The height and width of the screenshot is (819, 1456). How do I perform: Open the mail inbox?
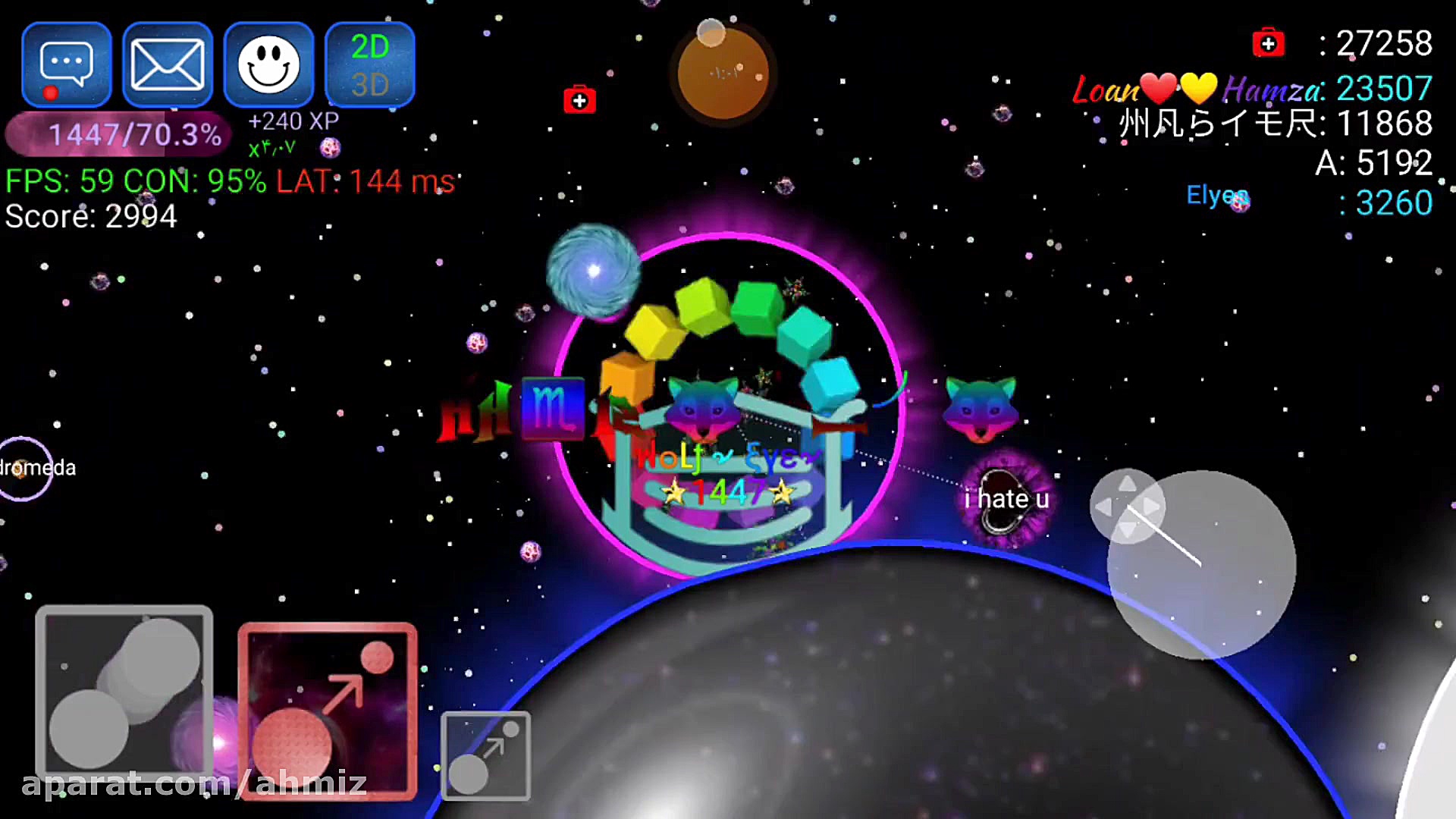pyautogui.click(x=167, y=64)
